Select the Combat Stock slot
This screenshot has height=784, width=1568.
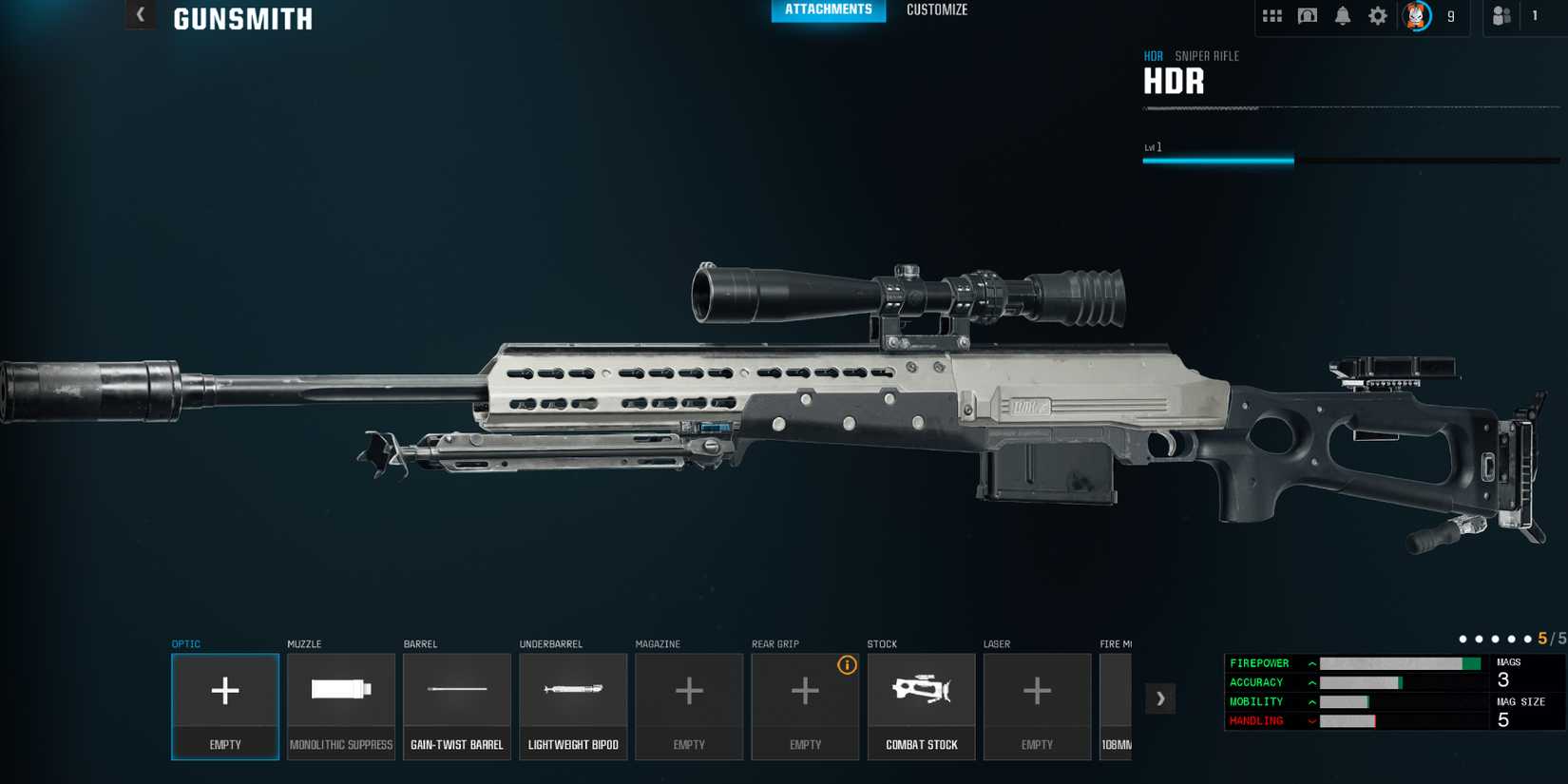pyautogui.click(x=921, y=706)
